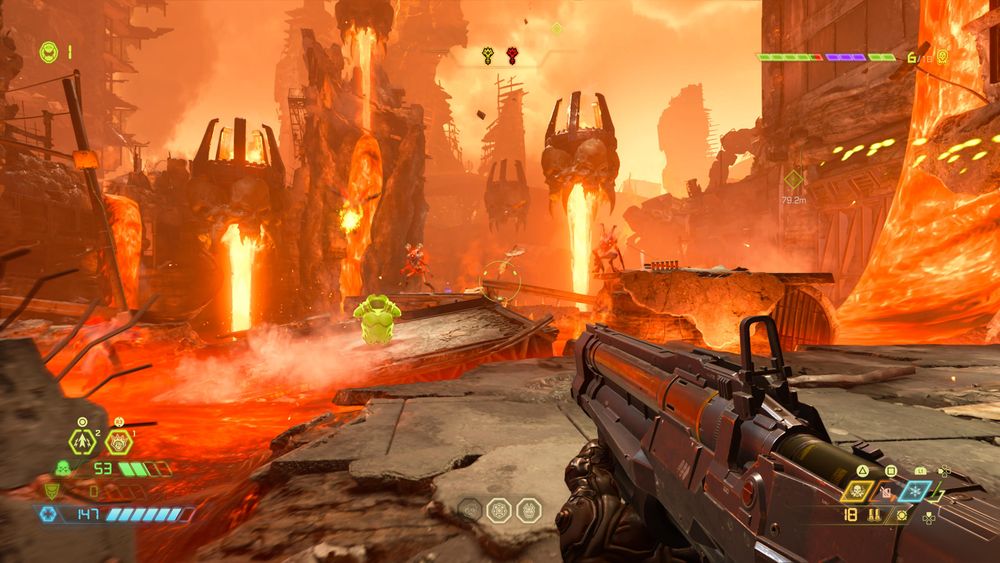Screen dimensions: 1000x563
Task: Click the green helmet health icon
Action: (x=62, y=467)
